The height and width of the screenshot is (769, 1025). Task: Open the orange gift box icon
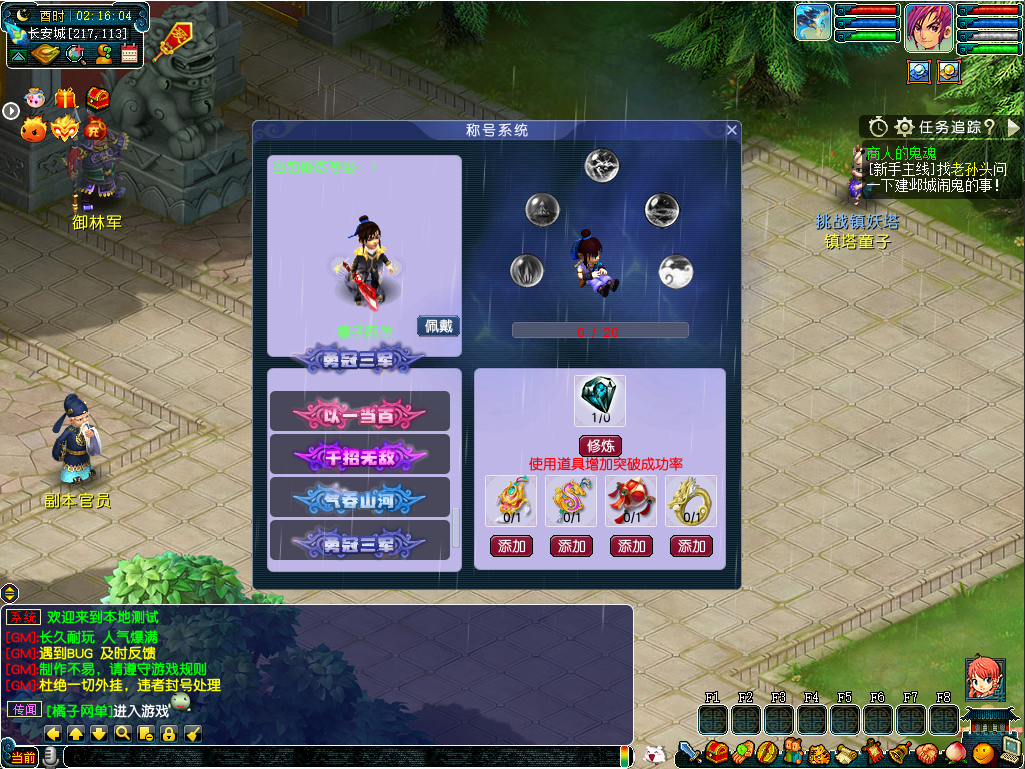tap(66, 98)
